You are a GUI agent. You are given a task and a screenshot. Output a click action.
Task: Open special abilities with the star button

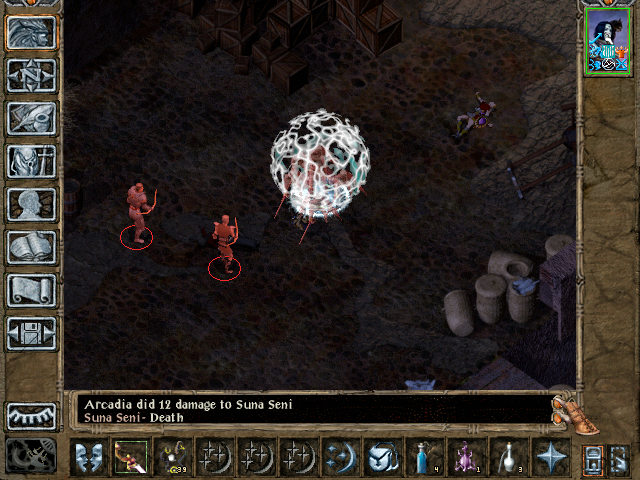549,457
